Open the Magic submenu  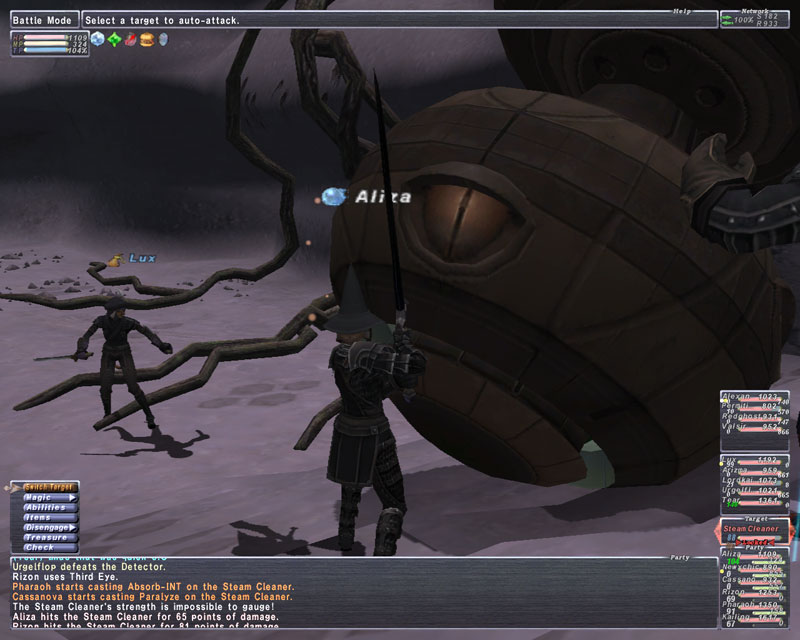click(x=48, y=497)
